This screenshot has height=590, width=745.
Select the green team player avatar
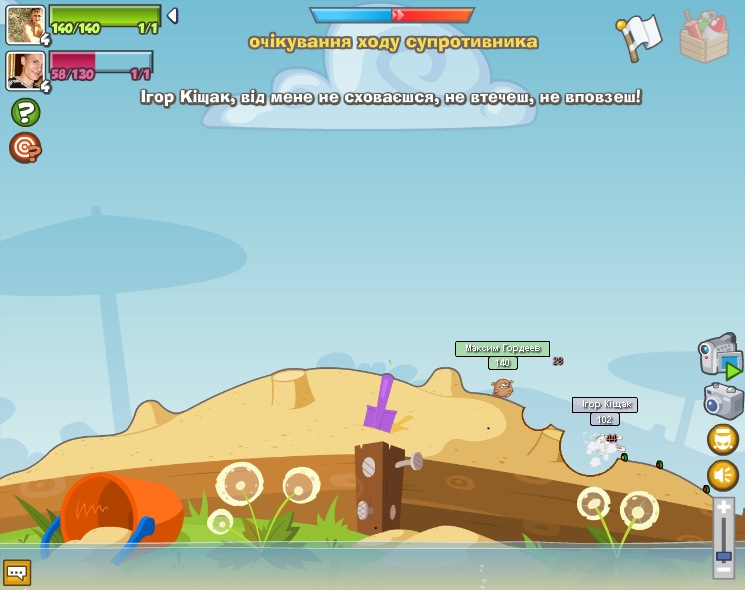coord(25,25)
